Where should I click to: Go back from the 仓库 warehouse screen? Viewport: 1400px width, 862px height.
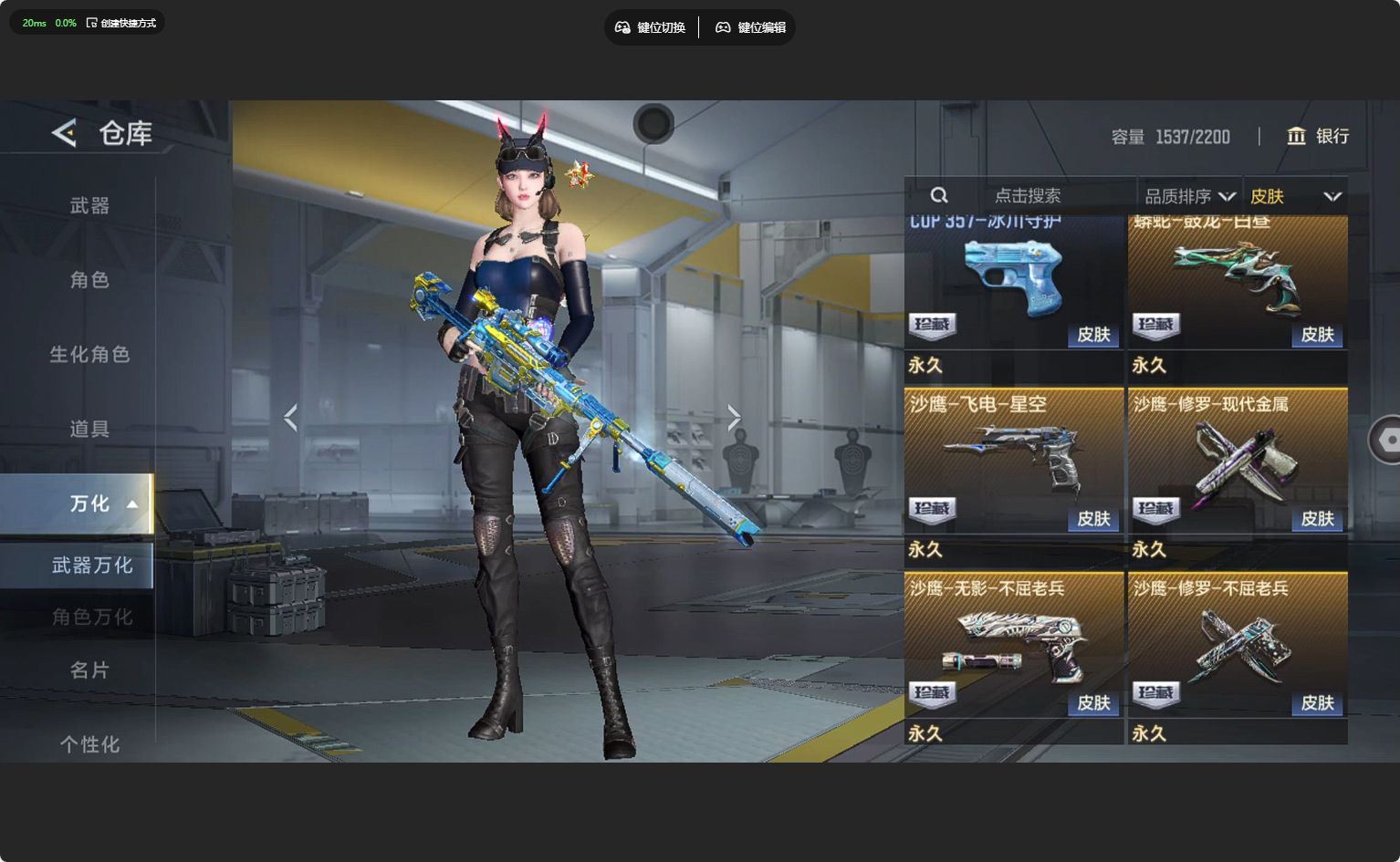tap(64, 133)
